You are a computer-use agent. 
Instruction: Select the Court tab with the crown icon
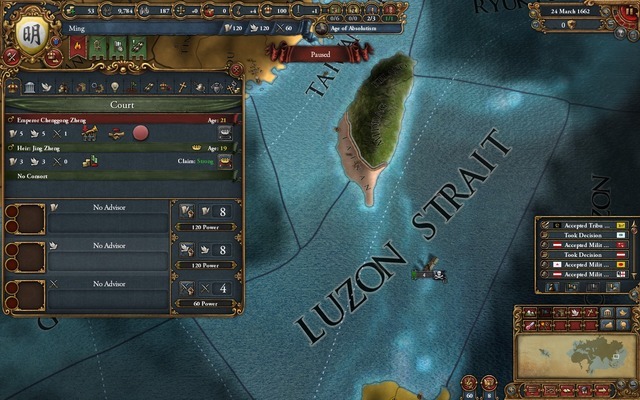12,88
